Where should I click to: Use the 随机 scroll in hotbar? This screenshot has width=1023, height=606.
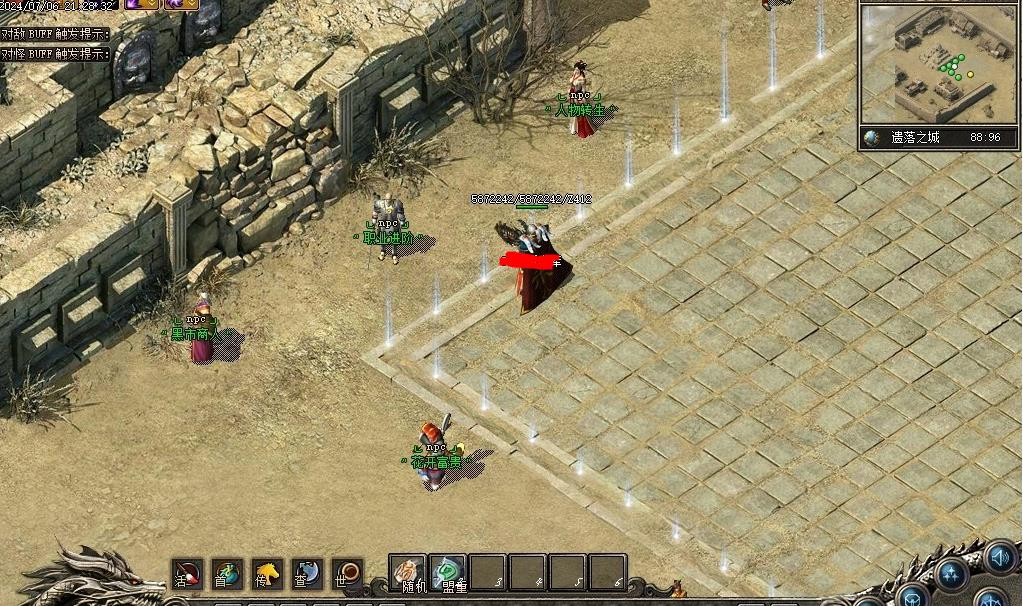(x=408, y=573)
